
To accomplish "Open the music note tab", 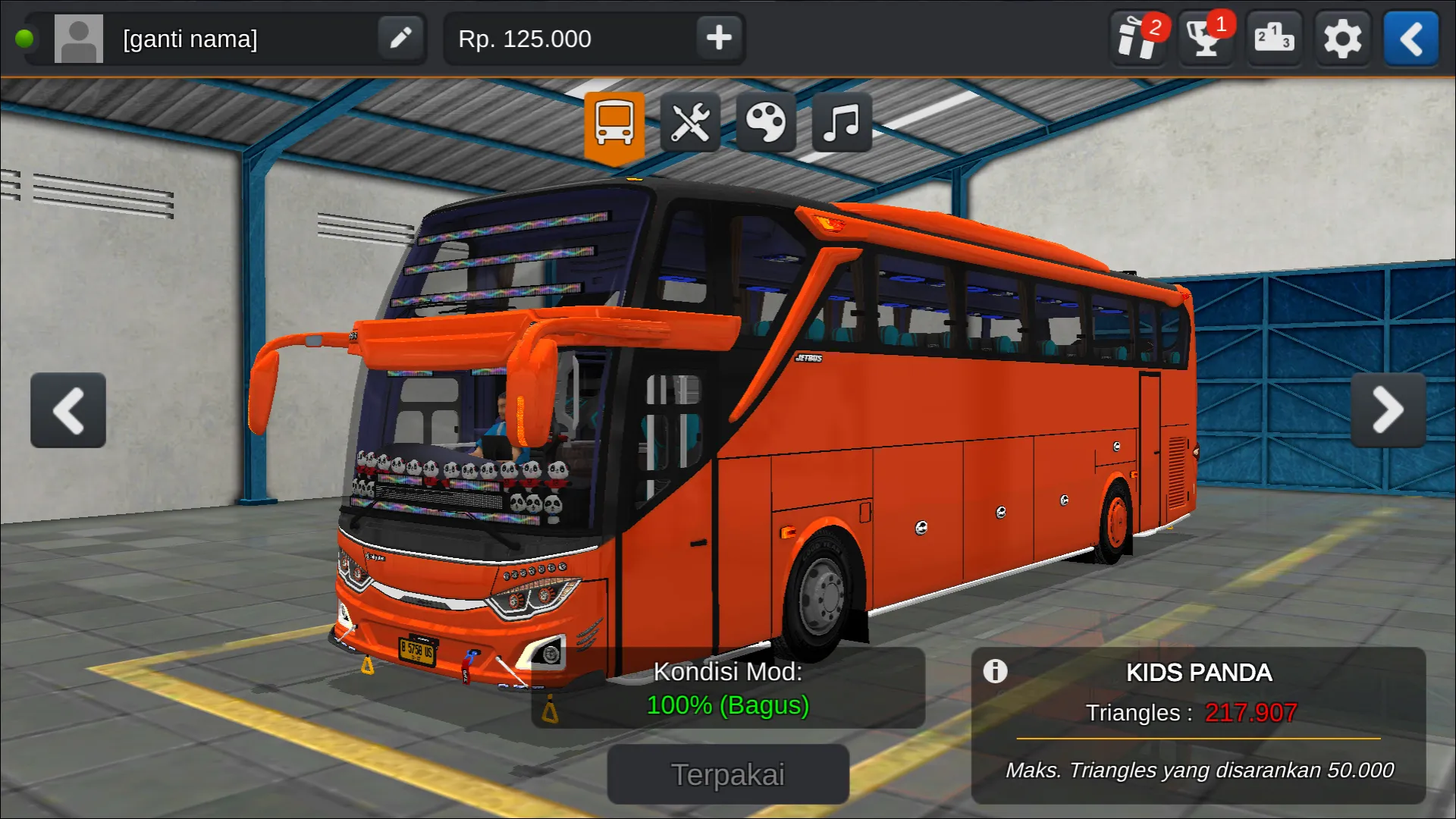I will (x=842, y=124).
